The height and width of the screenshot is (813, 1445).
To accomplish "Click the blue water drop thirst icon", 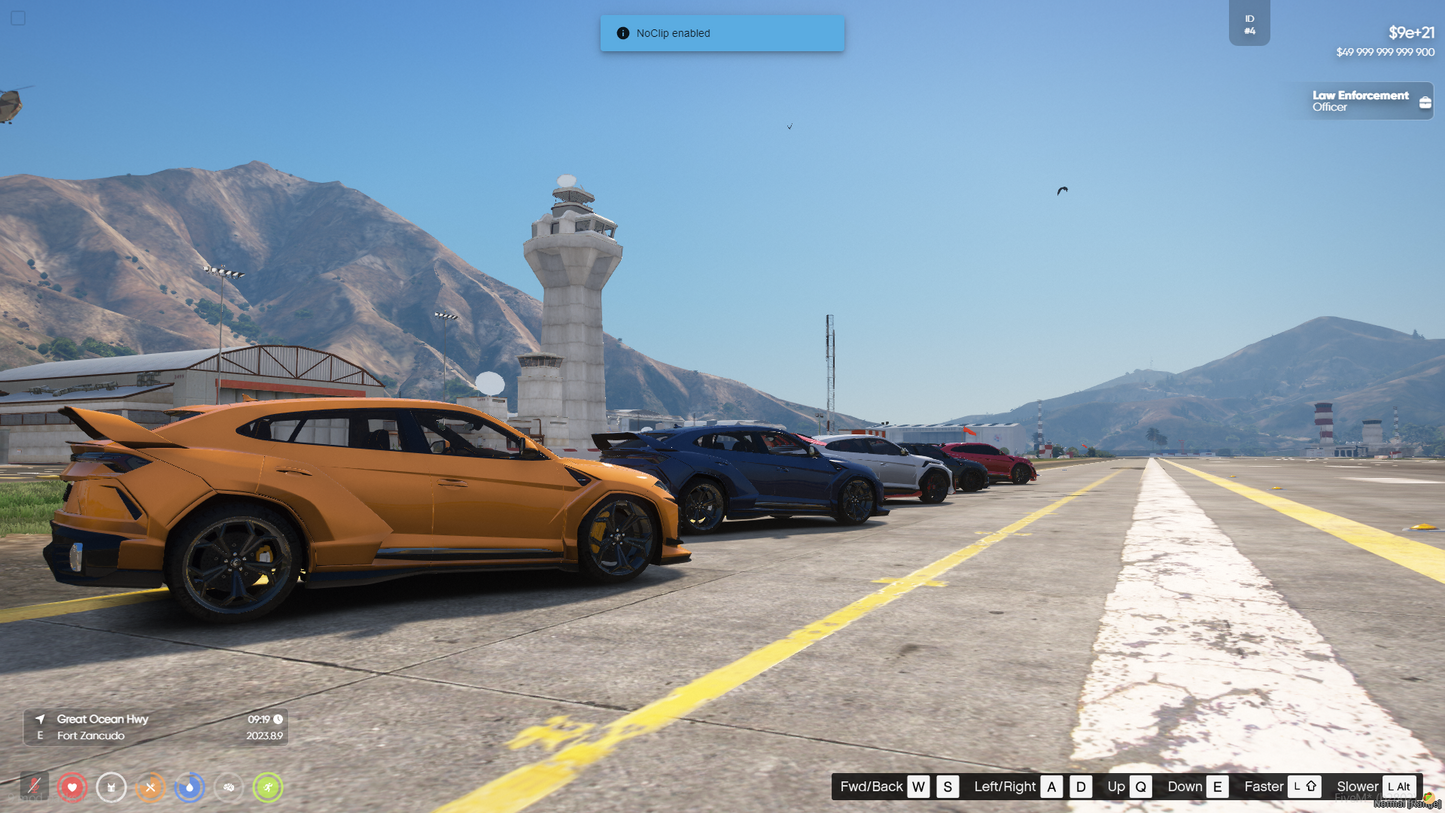I will pyautogui.click(x=189, y=788).
